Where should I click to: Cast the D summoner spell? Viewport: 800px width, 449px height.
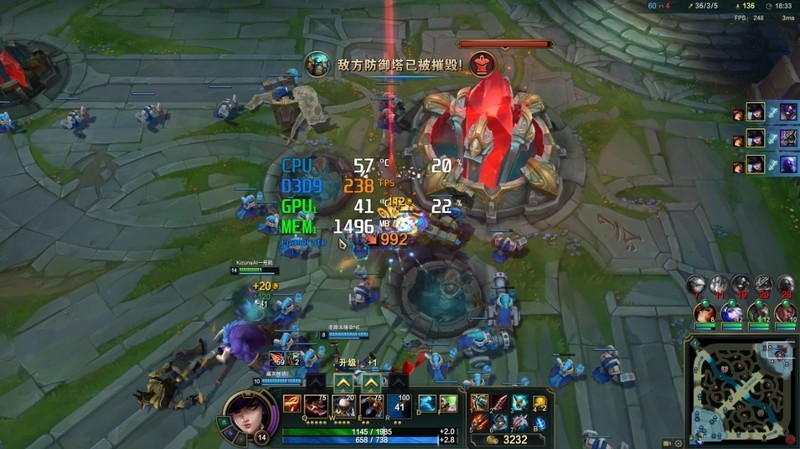(427, 403)
